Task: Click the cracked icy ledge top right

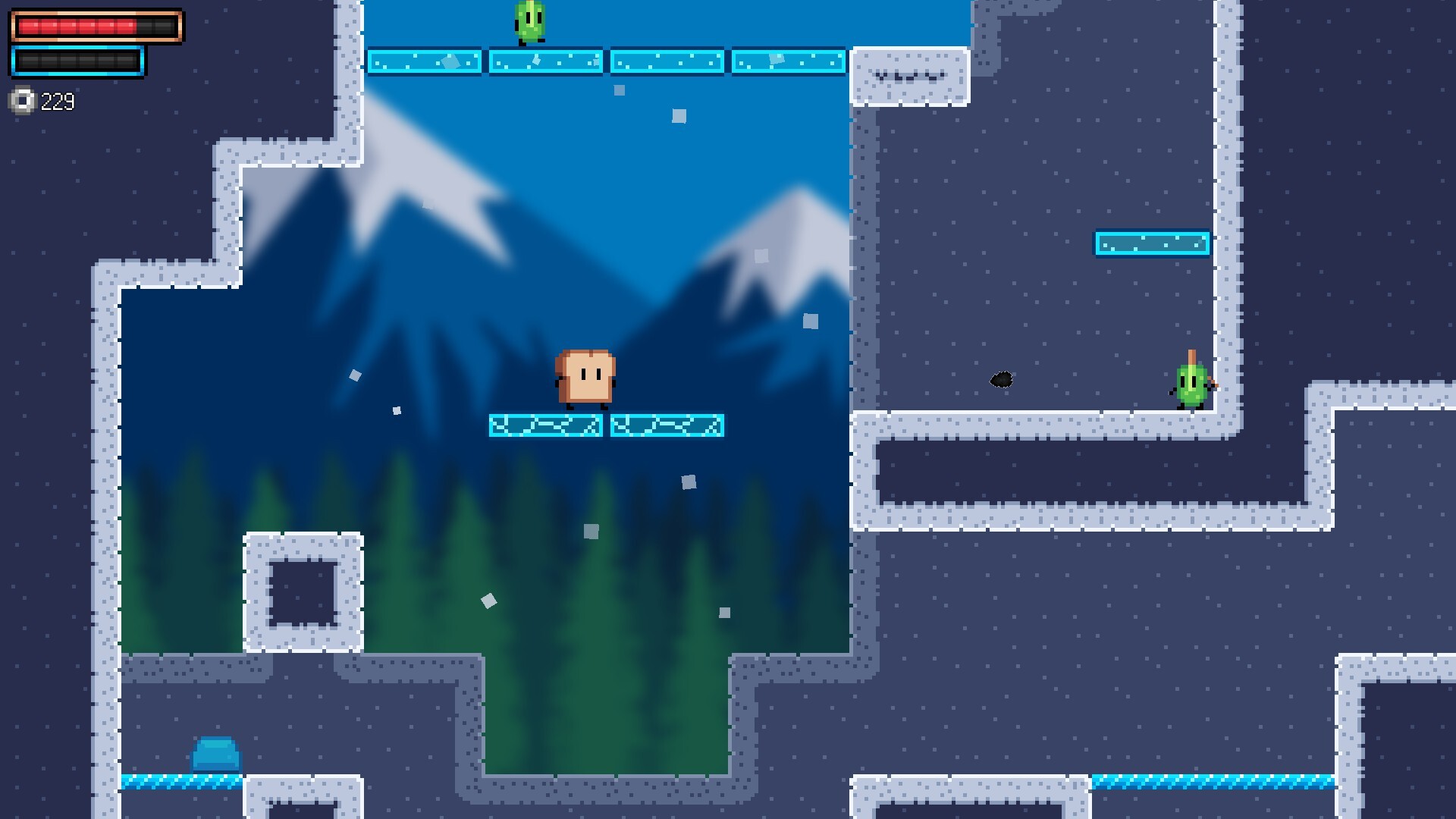Action: tap(910, 74)
